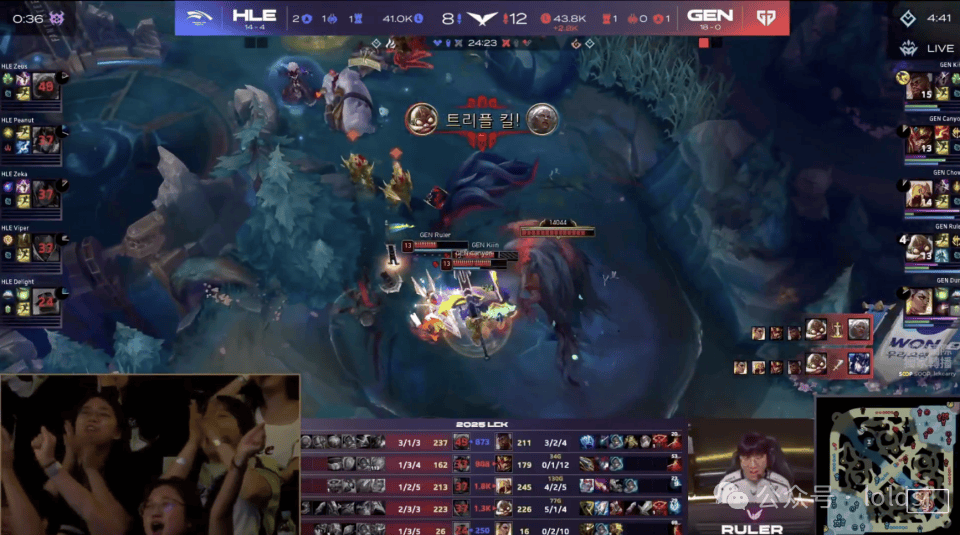This screenshot has height=535, width=960.
Task: Select HLE Zeus champion portrait
Action: tap(45, 86)
